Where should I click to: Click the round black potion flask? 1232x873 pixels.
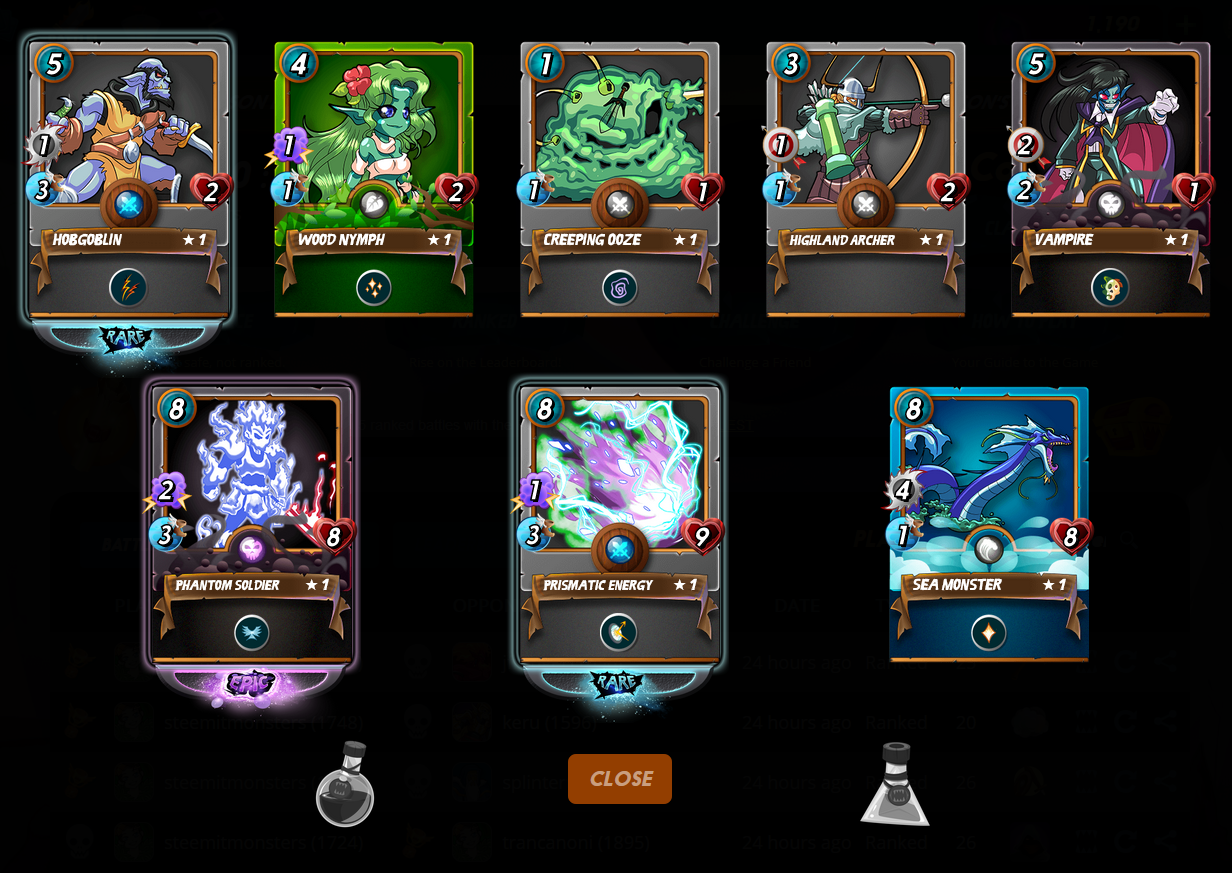345,785
